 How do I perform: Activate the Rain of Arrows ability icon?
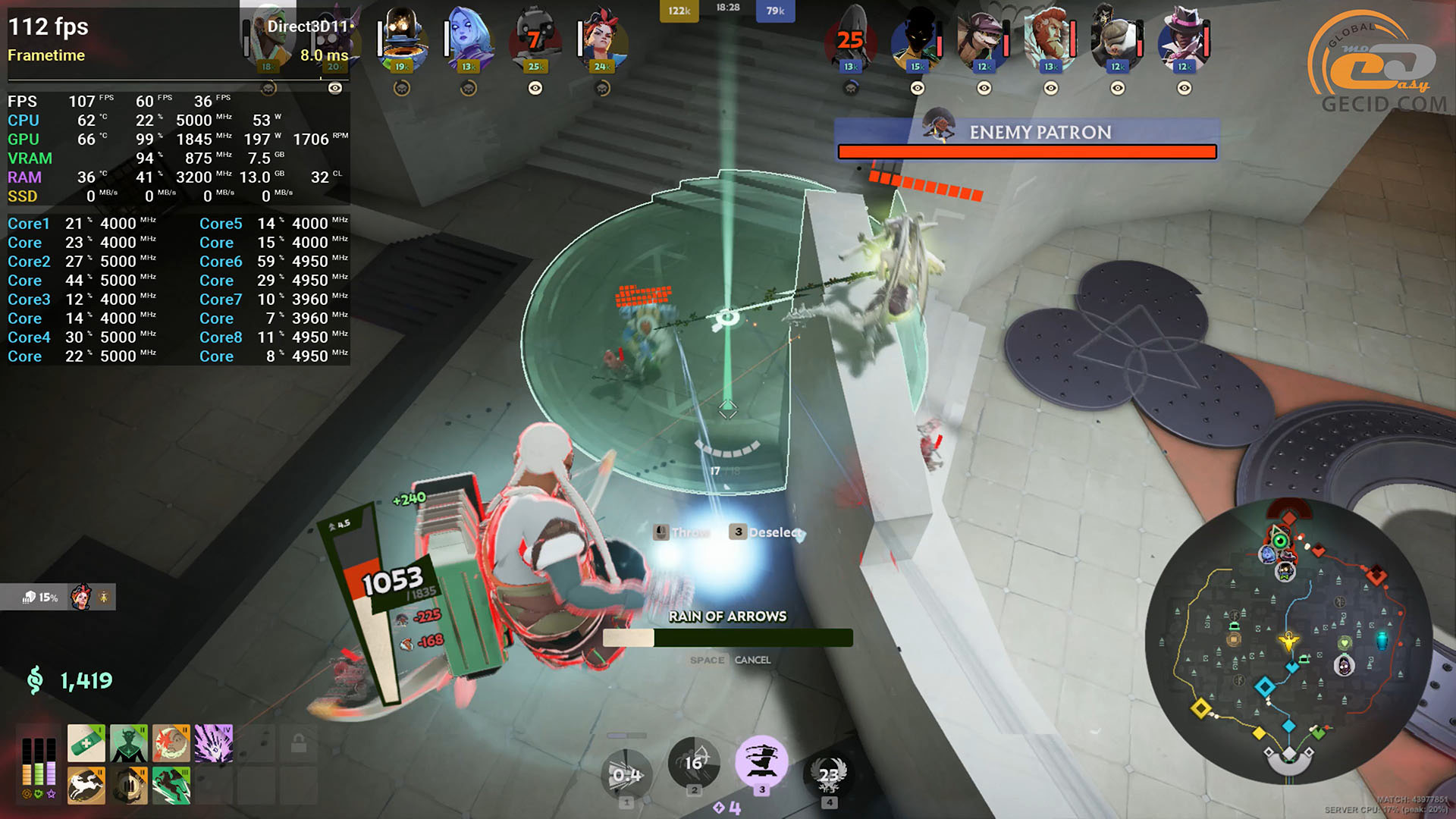pyautogui.click(x=693, y=762)
